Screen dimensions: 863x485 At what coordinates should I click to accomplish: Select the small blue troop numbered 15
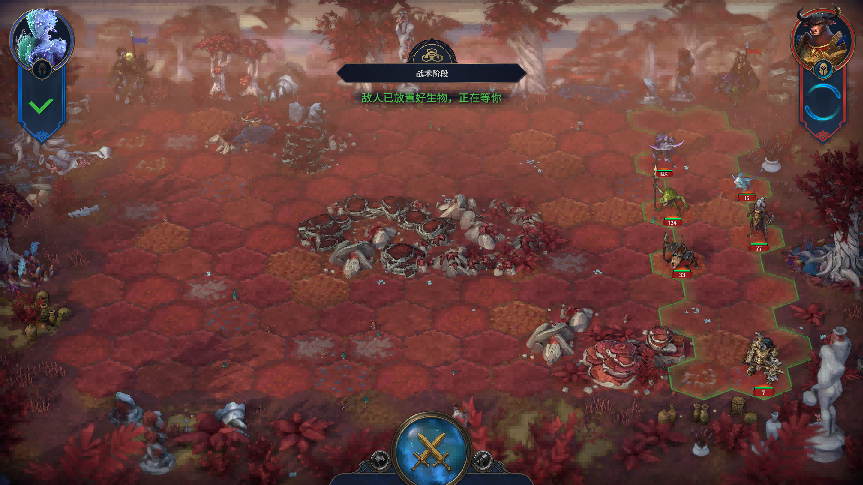(x=743, y=183)
